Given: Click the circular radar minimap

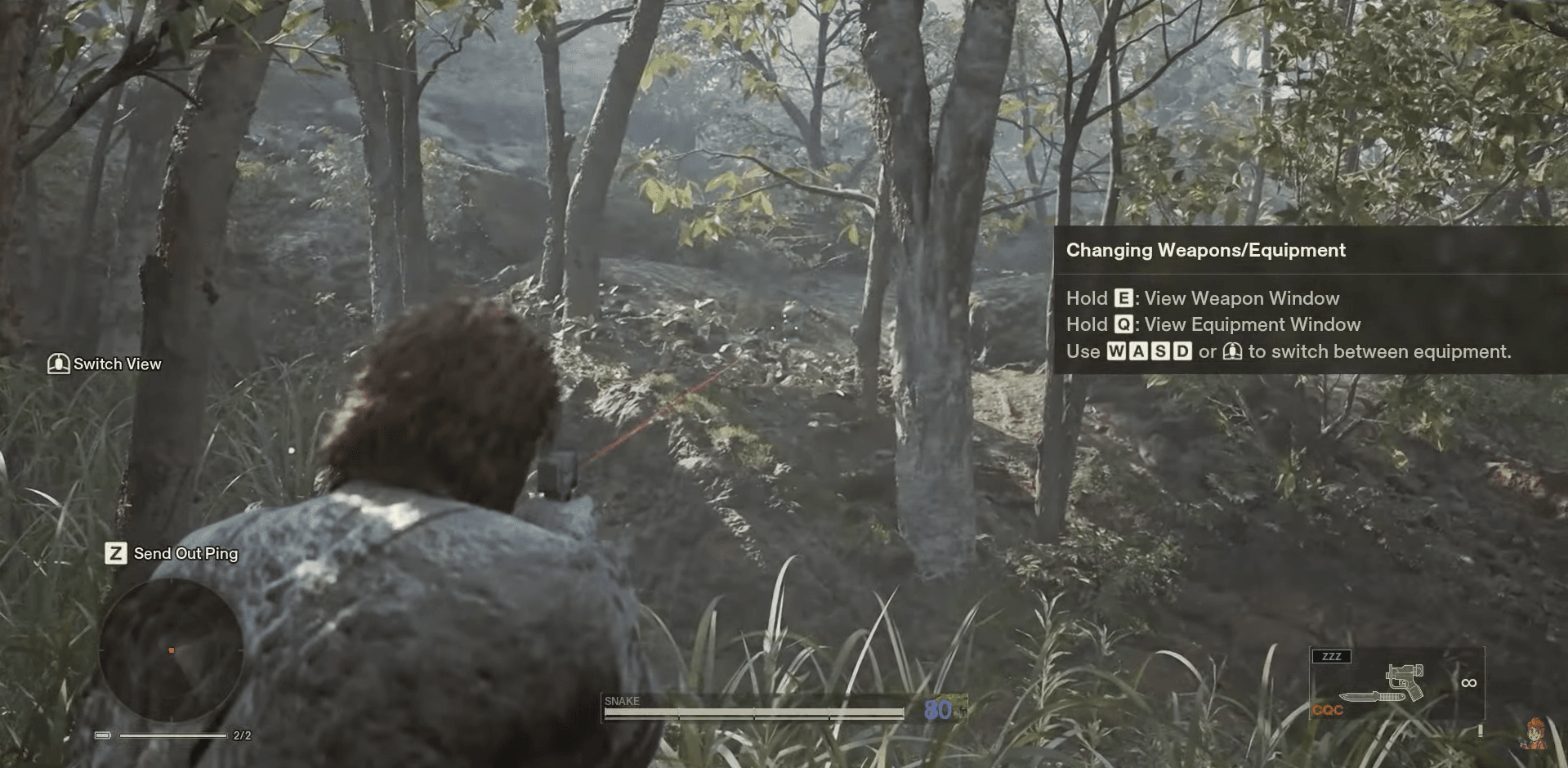Looking at the screenshot, I should point(171,650).
